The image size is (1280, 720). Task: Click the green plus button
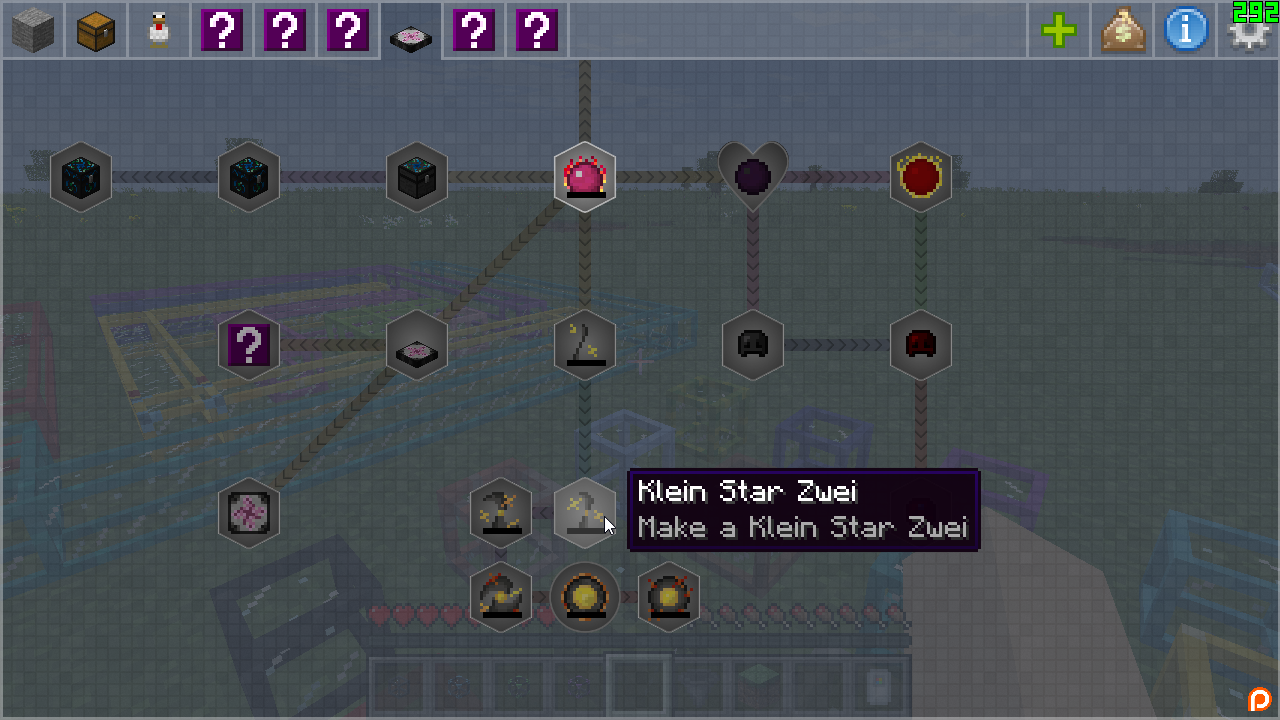click(1059, 31)
